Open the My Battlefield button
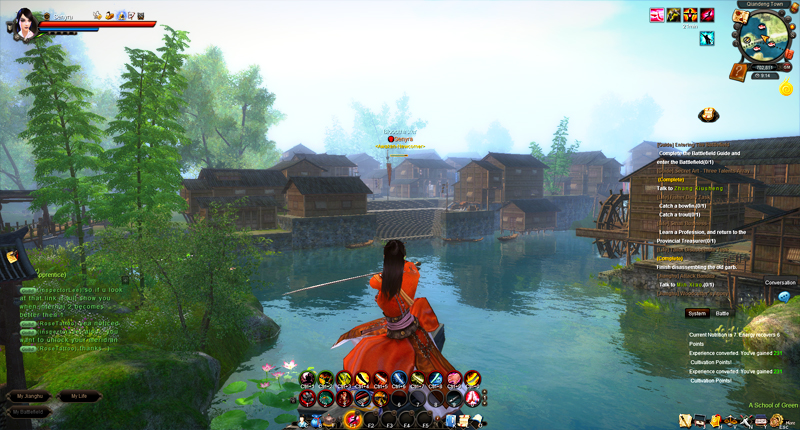800x430 pixels. (x=31, y=411)
